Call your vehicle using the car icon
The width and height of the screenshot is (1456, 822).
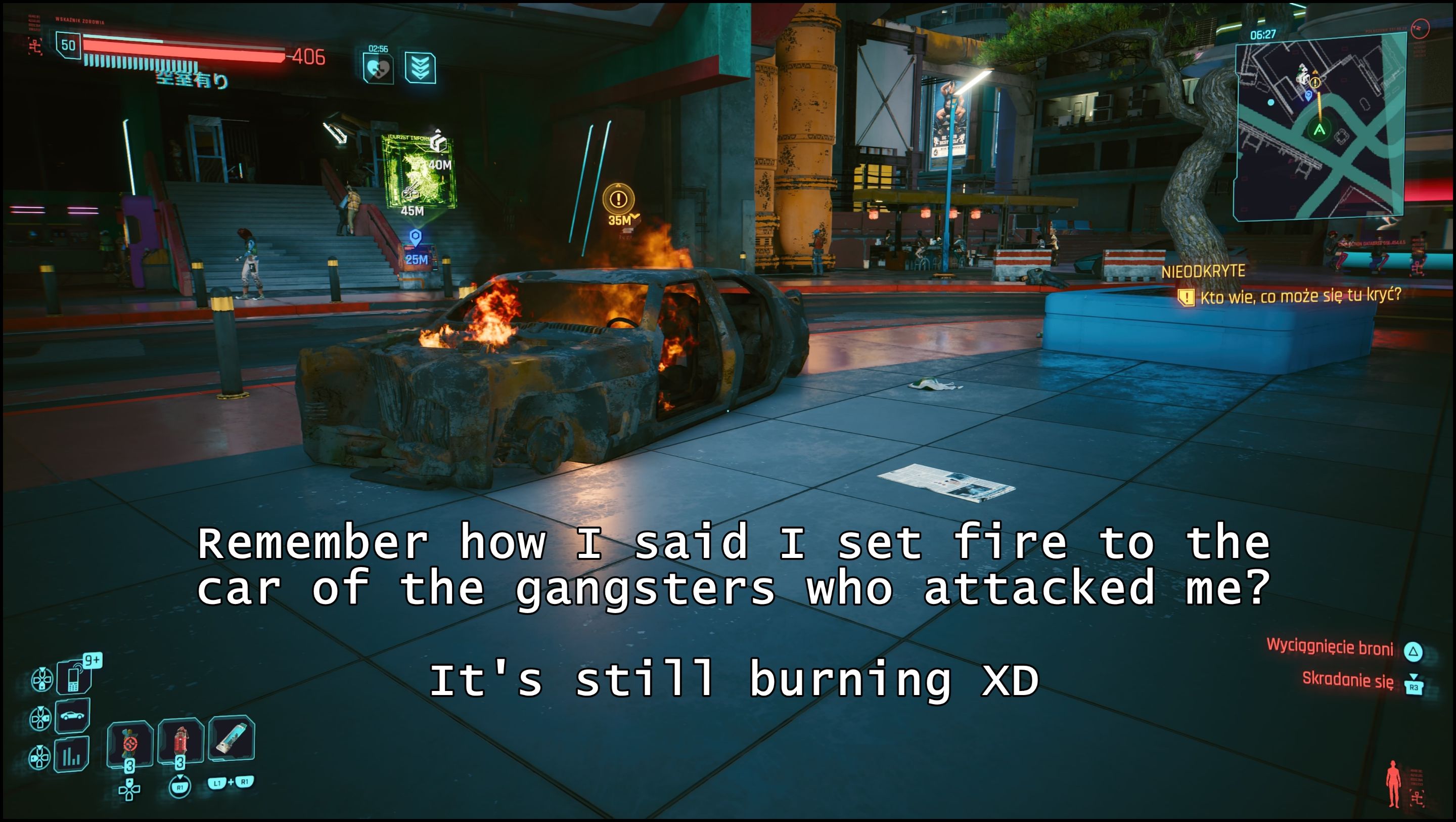coord(72,716)
